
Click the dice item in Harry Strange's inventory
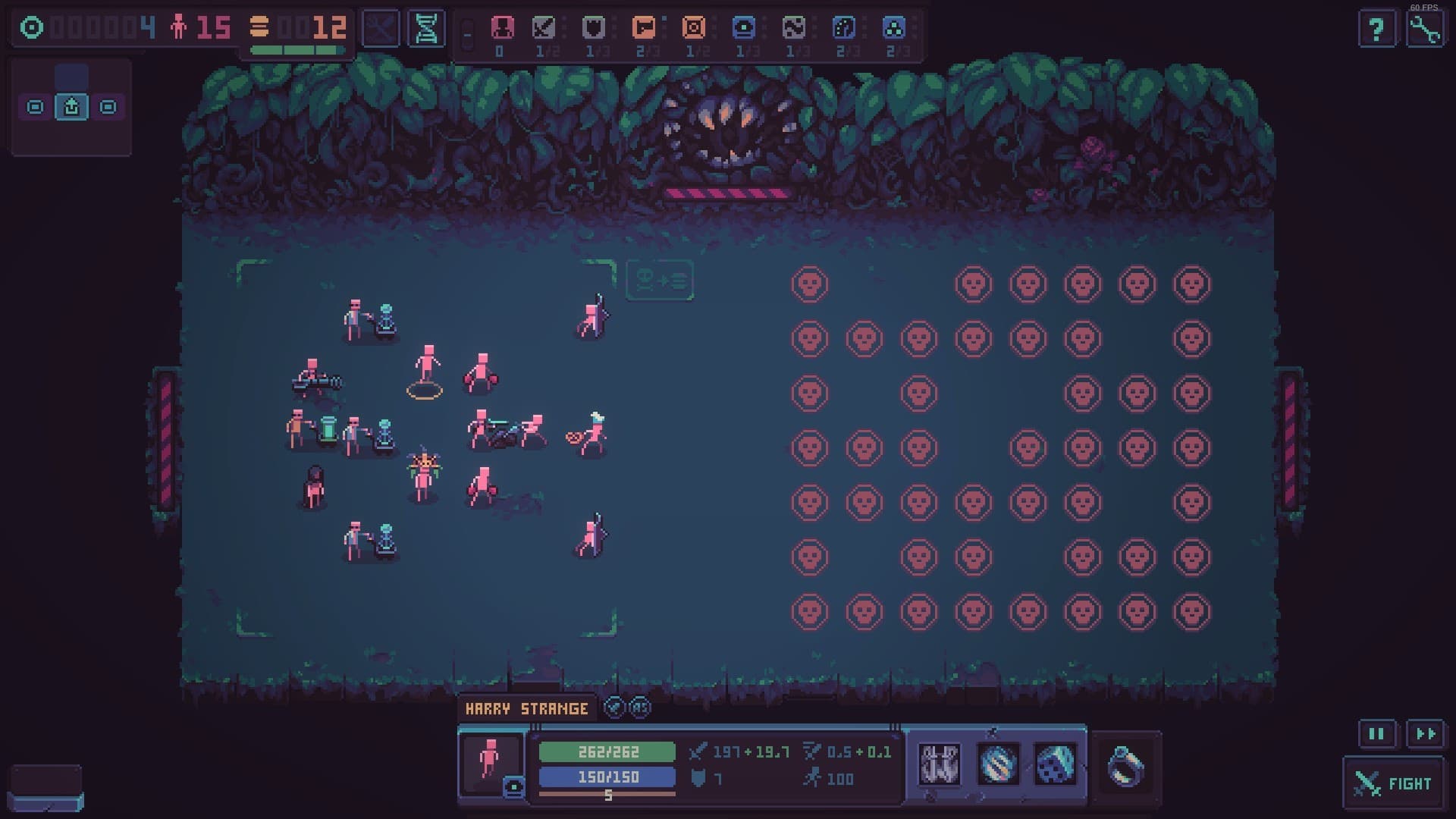pos(1054,766)
